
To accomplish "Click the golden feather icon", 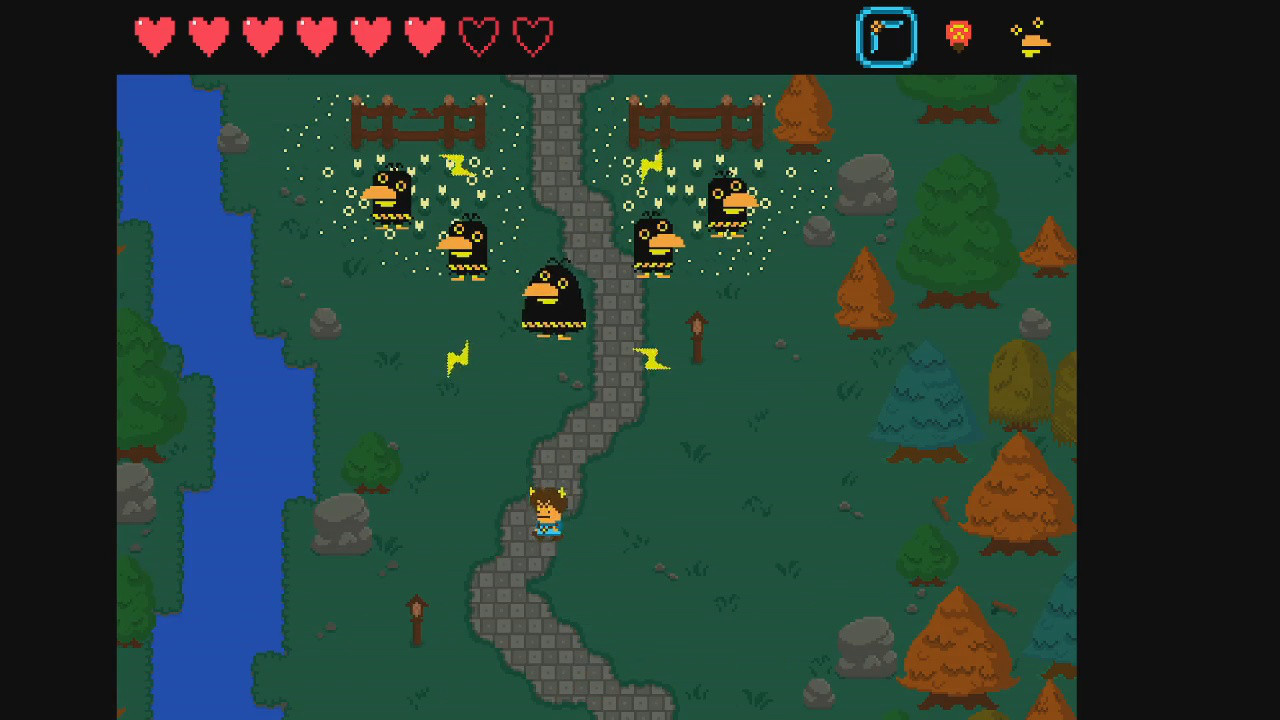I will pyautogui.click(x=1033, y=42).
